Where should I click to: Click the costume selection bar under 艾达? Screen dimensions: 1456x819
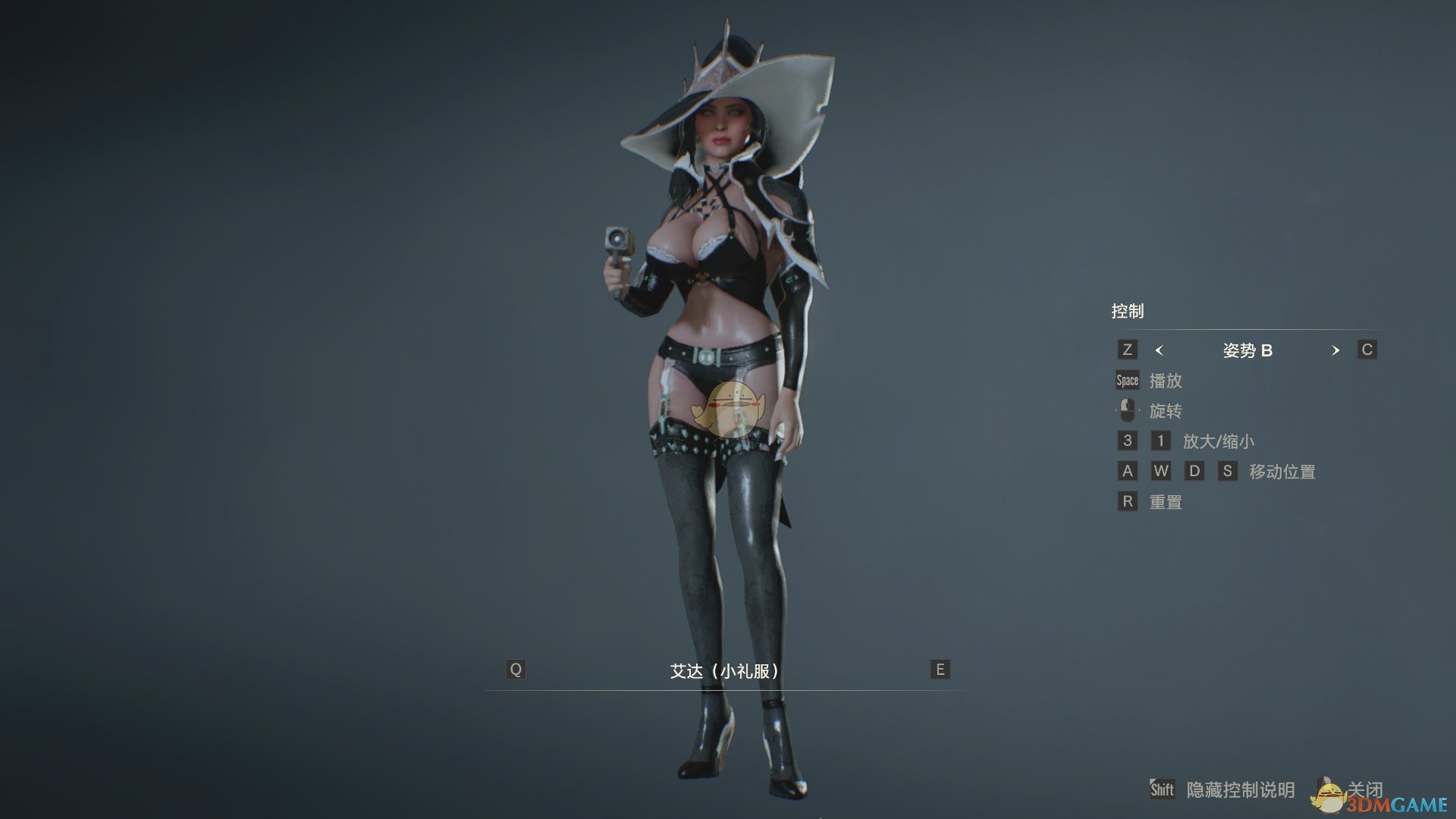[x=726, y=688]
